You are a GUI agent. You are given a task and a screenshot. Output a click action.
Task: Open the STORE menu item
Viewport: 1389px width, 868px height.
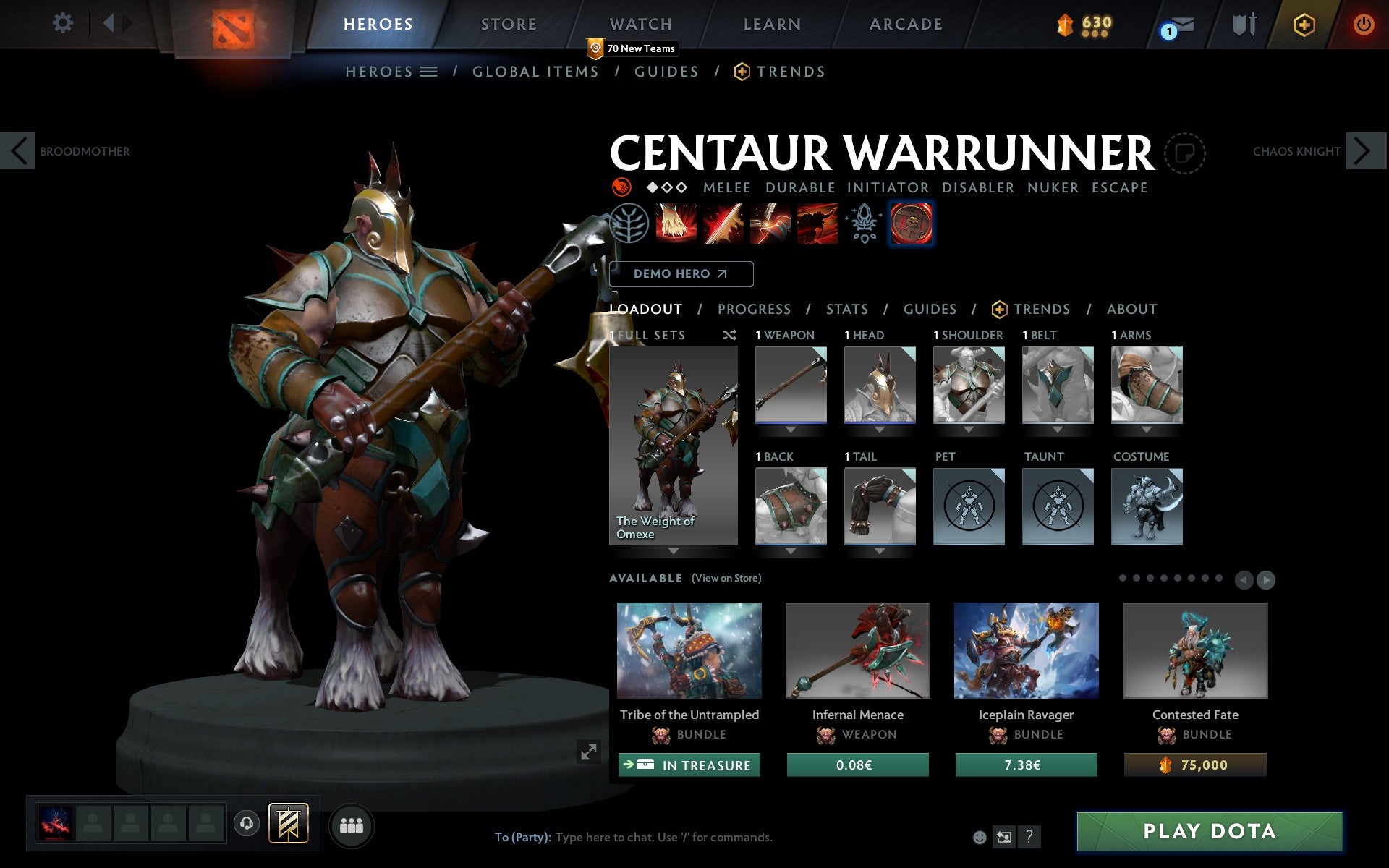click(509, 24)
